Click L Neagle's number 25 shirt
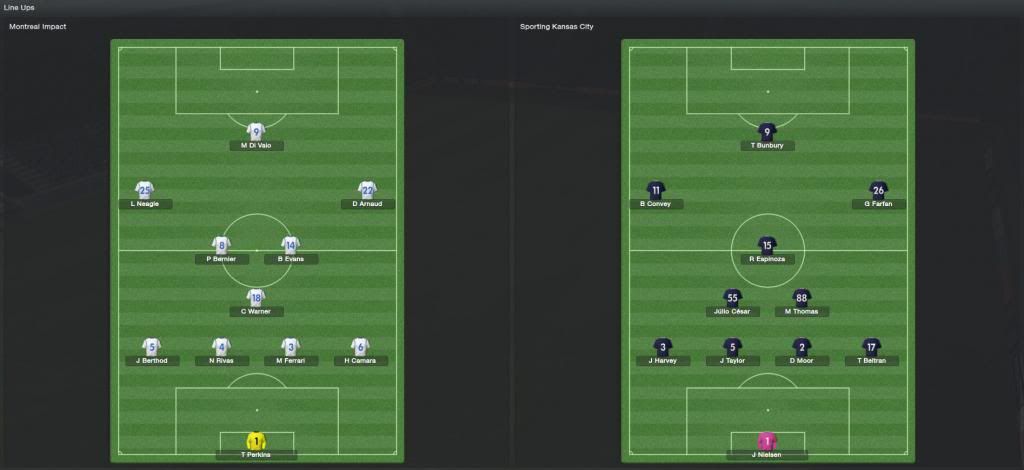This screenshot has height=470, width=1024. pyautogui.click(x=145, y=189)
